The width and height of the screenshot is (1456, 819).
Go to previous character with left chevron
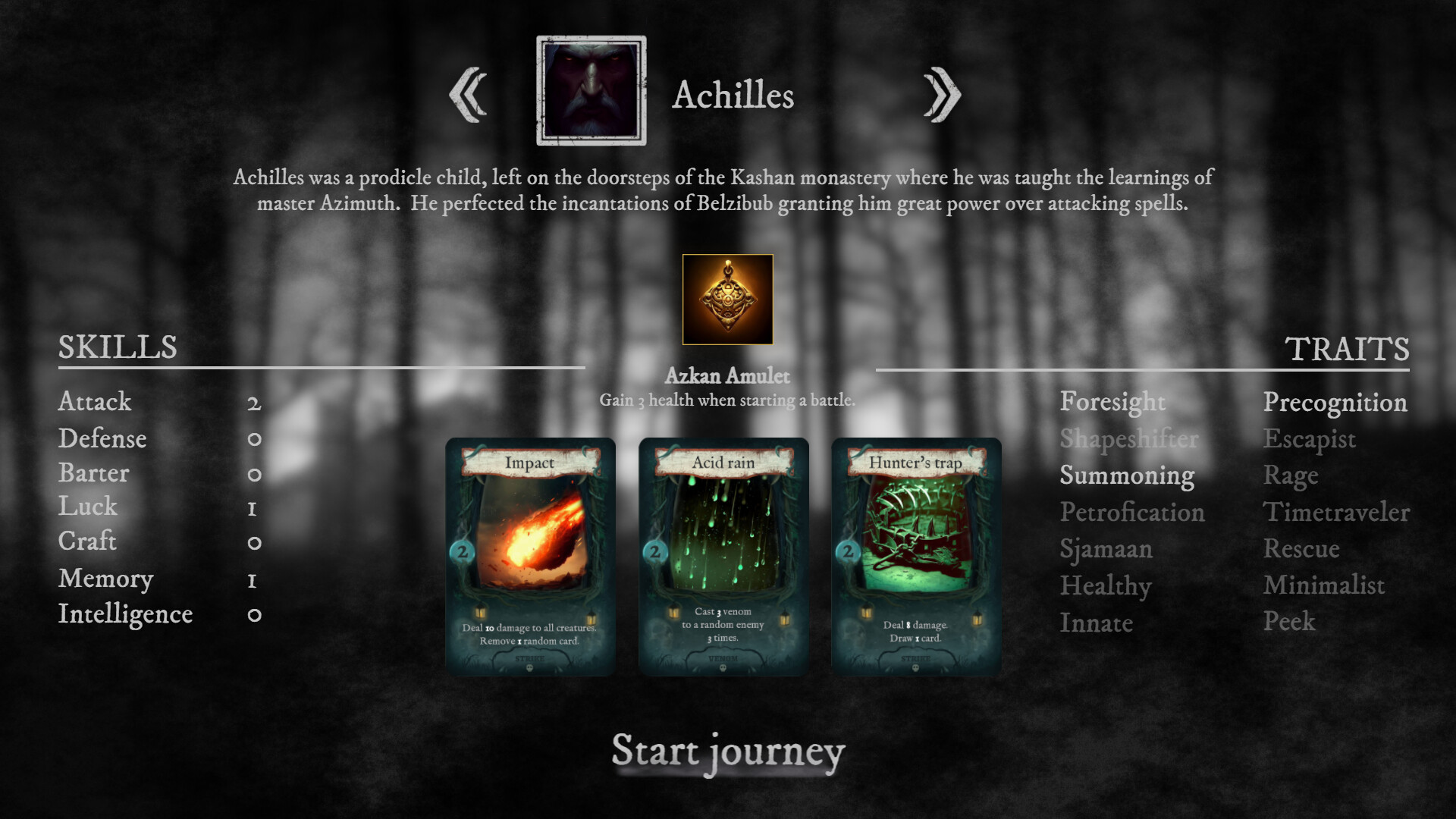pyautogui.click(x=466, y=94)
